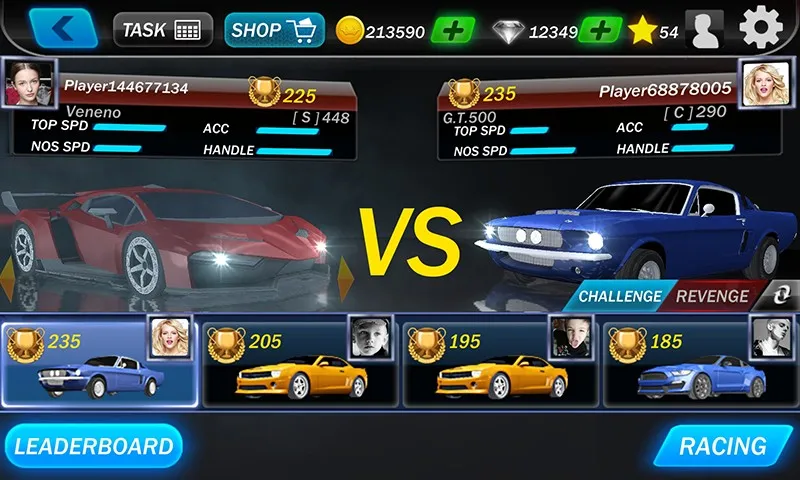This screenshot has height=480, width=800.
Task: Buy more diamonds with the plus button
Action: [x=600, y=30]
